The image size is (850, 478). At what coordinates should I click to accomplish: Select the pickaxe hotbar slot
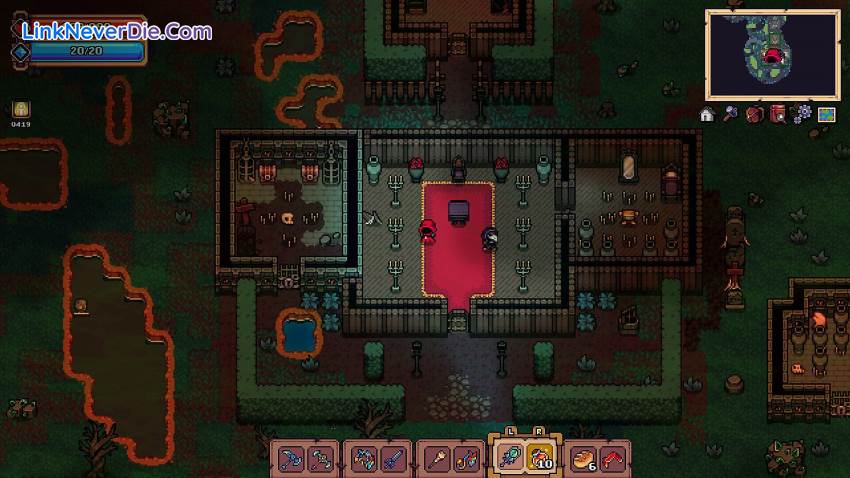(x=291, y=458)
